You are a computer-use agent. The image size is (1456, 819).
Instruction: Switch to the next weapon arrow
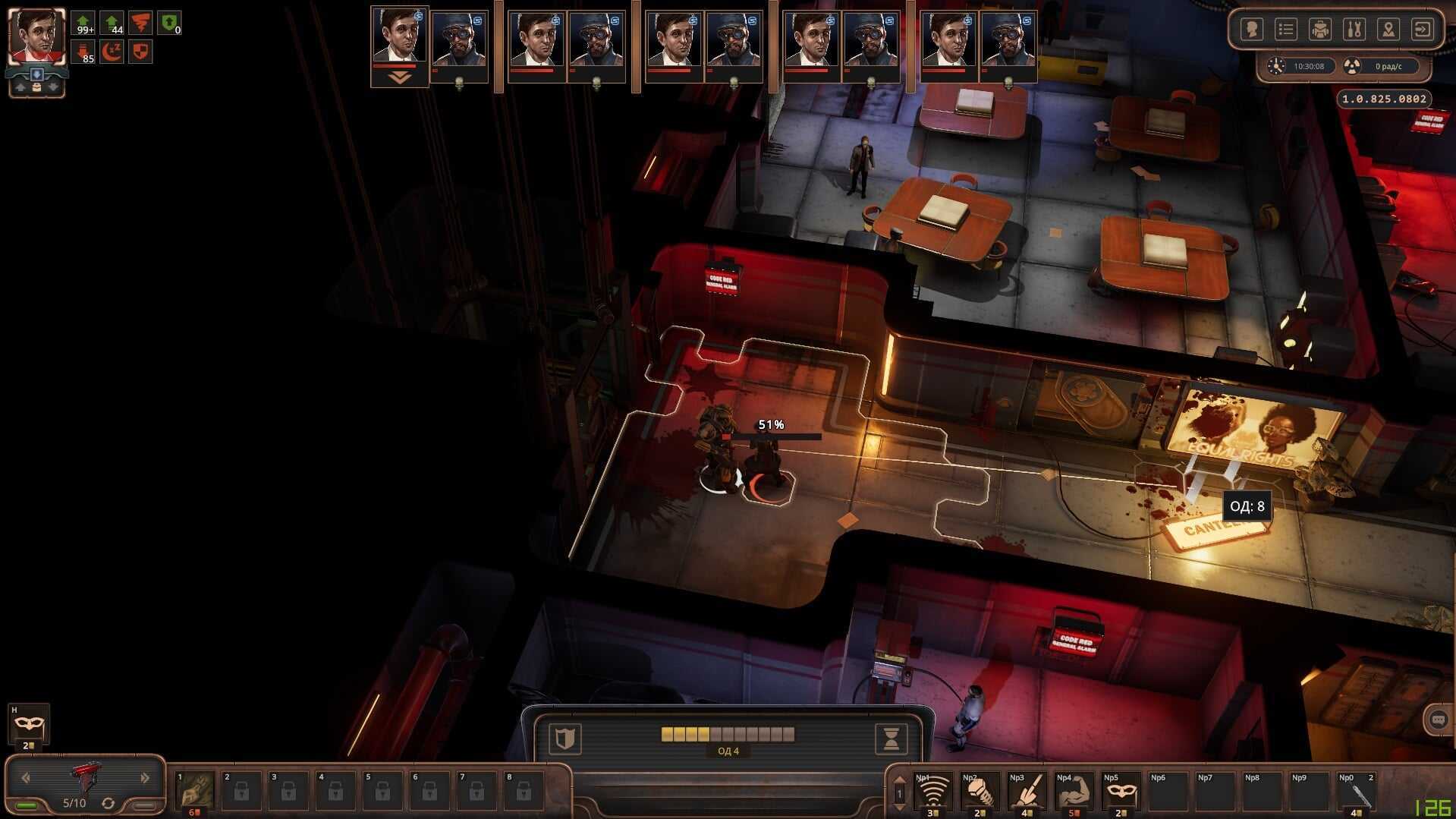coord(145,777)
